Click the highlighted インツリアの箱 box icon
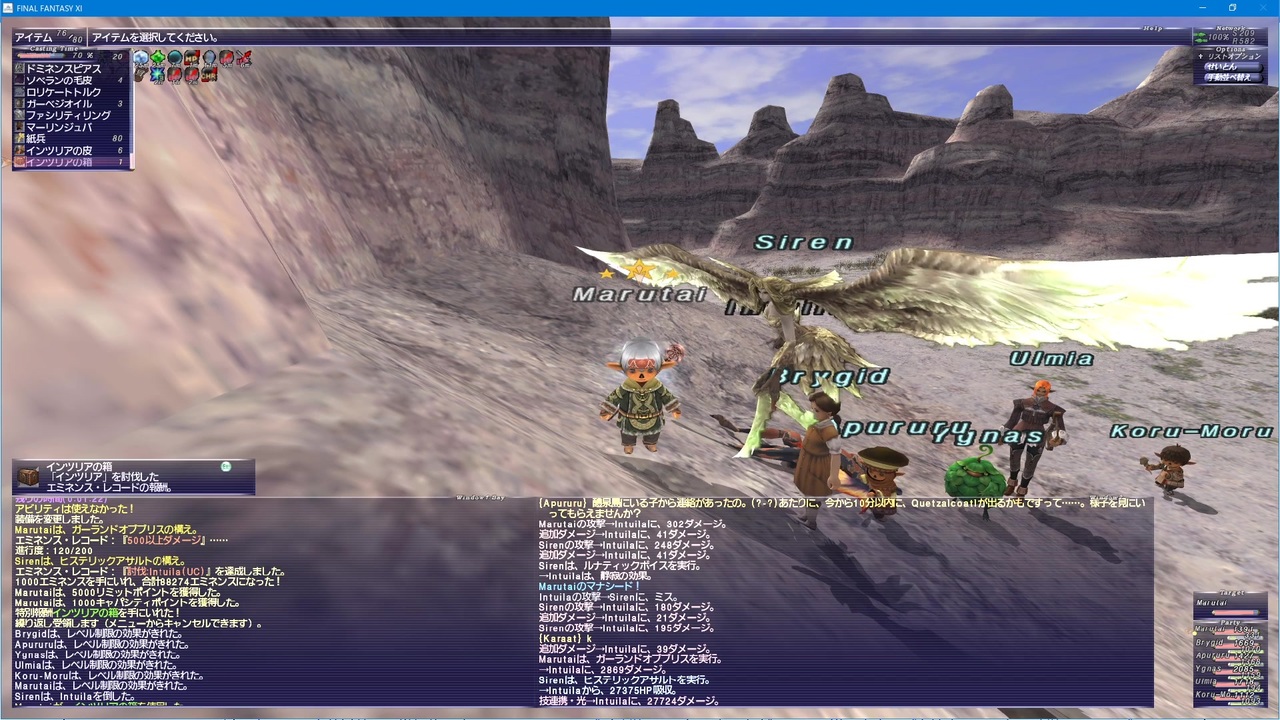The image size is (1280, 720). coord(21,161)
